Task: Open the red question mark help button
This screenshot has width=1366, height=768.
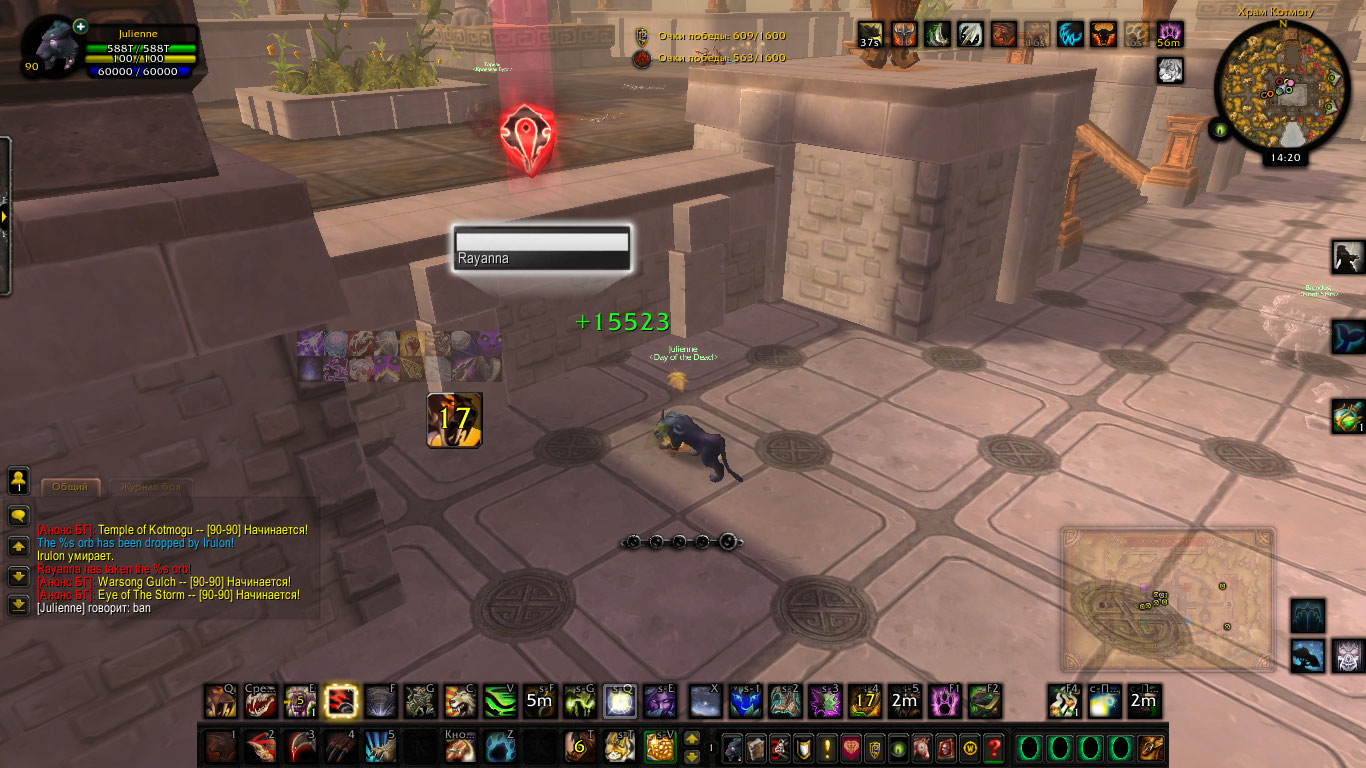Action: coord(993,747)
